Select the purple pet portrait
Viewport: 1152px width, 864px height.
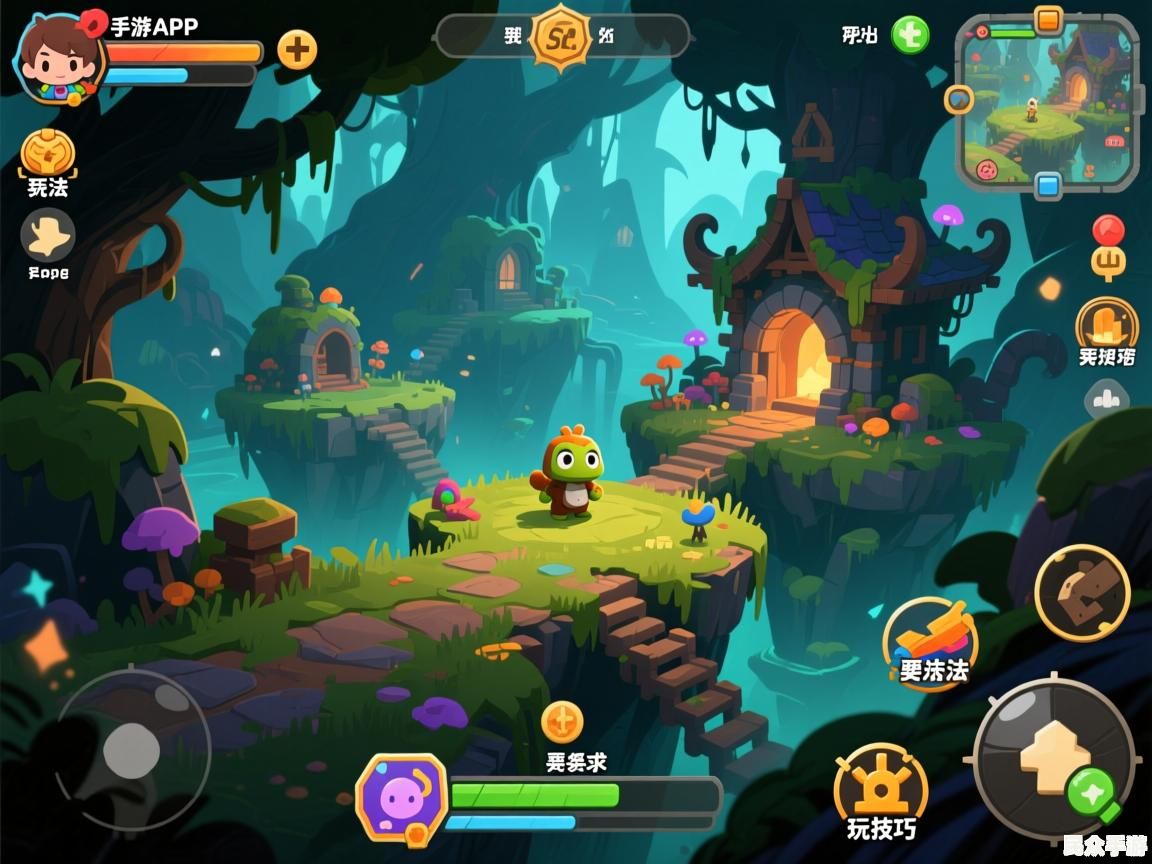click(x=401, y=797)
